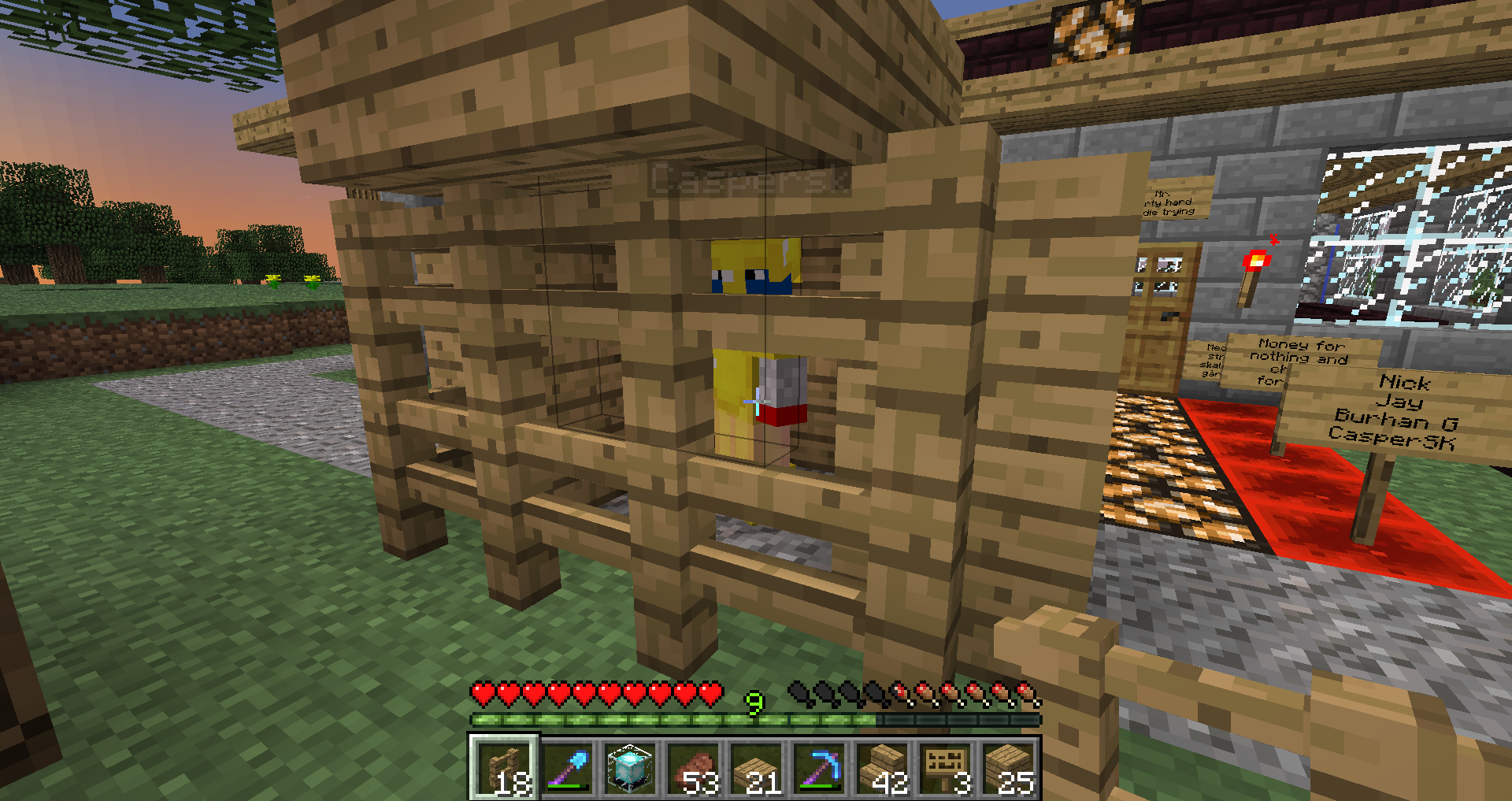Select the diamond shovel slot
Image resolution: width=1512 pixels, height=801 pixels.
[567, 768]
